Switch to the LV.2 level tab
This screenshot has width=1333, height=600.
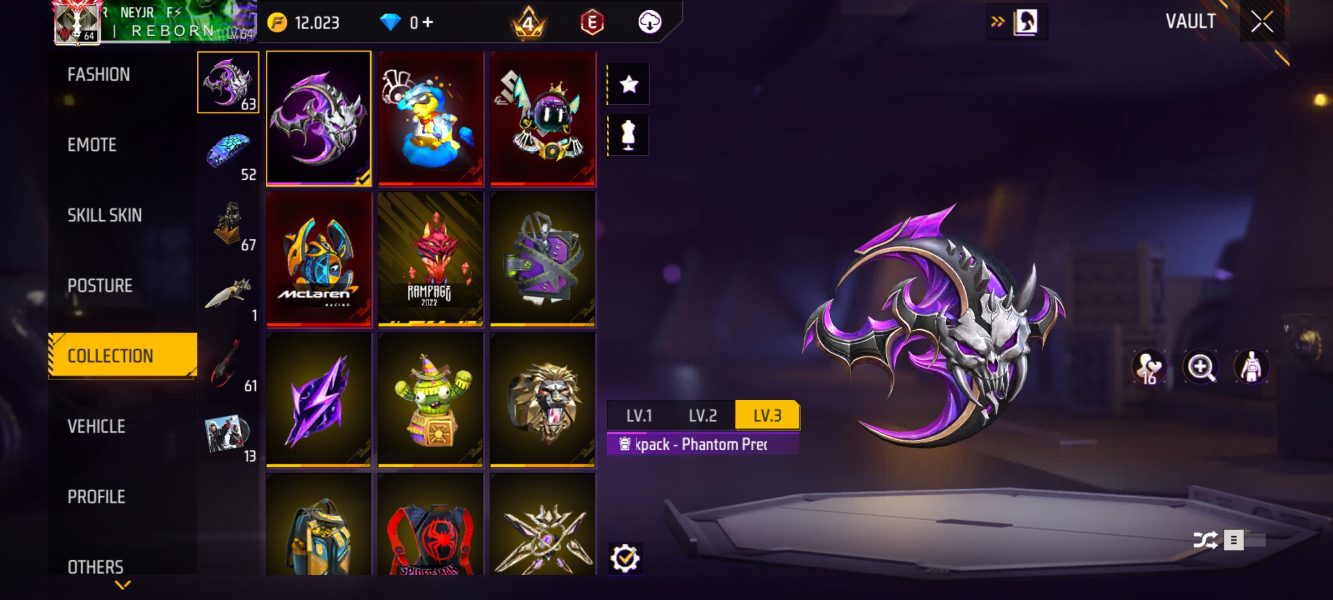click(702, 416)
